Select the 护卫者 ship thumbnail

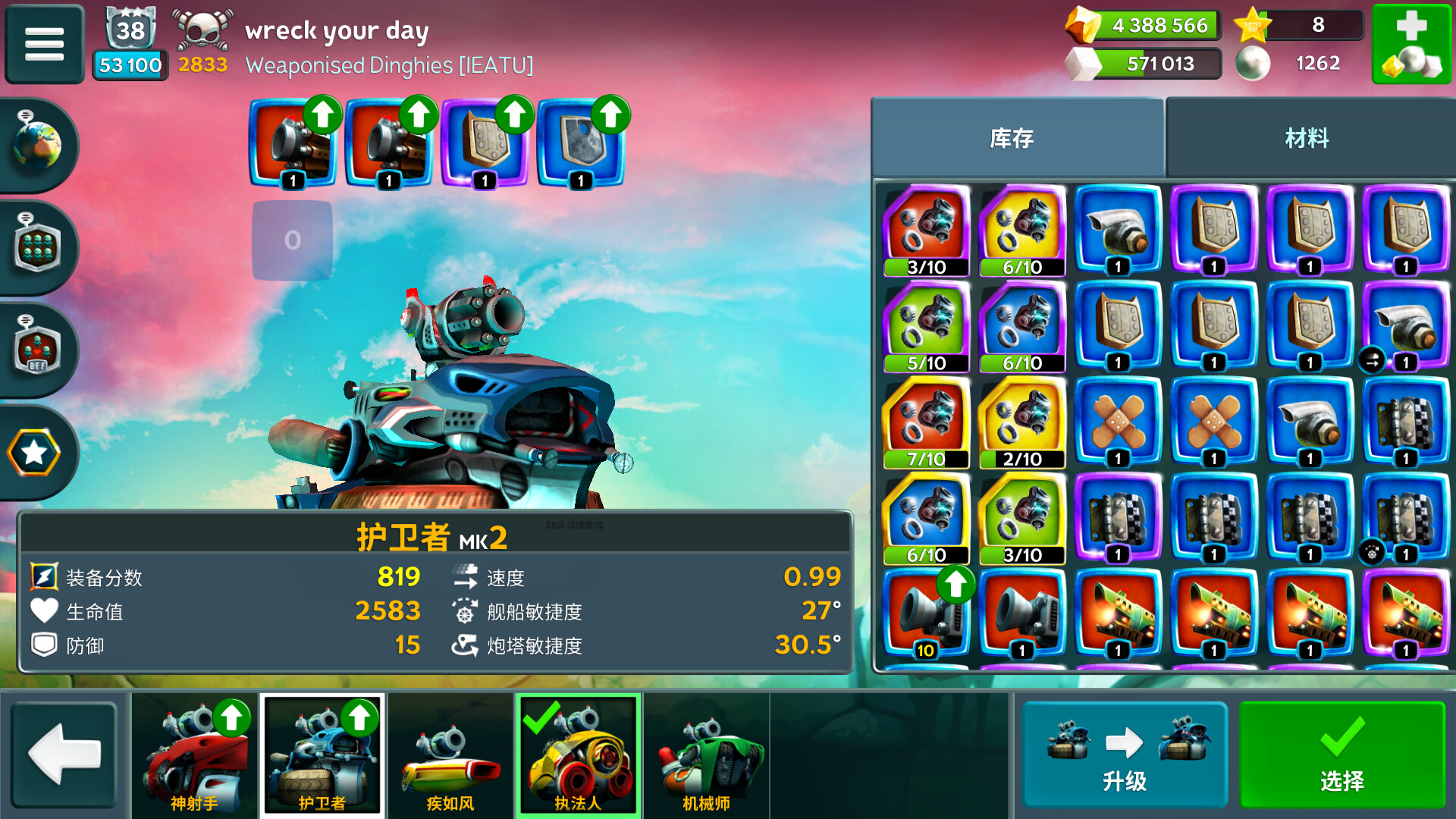pyautogui.click(x=322, y=755)
